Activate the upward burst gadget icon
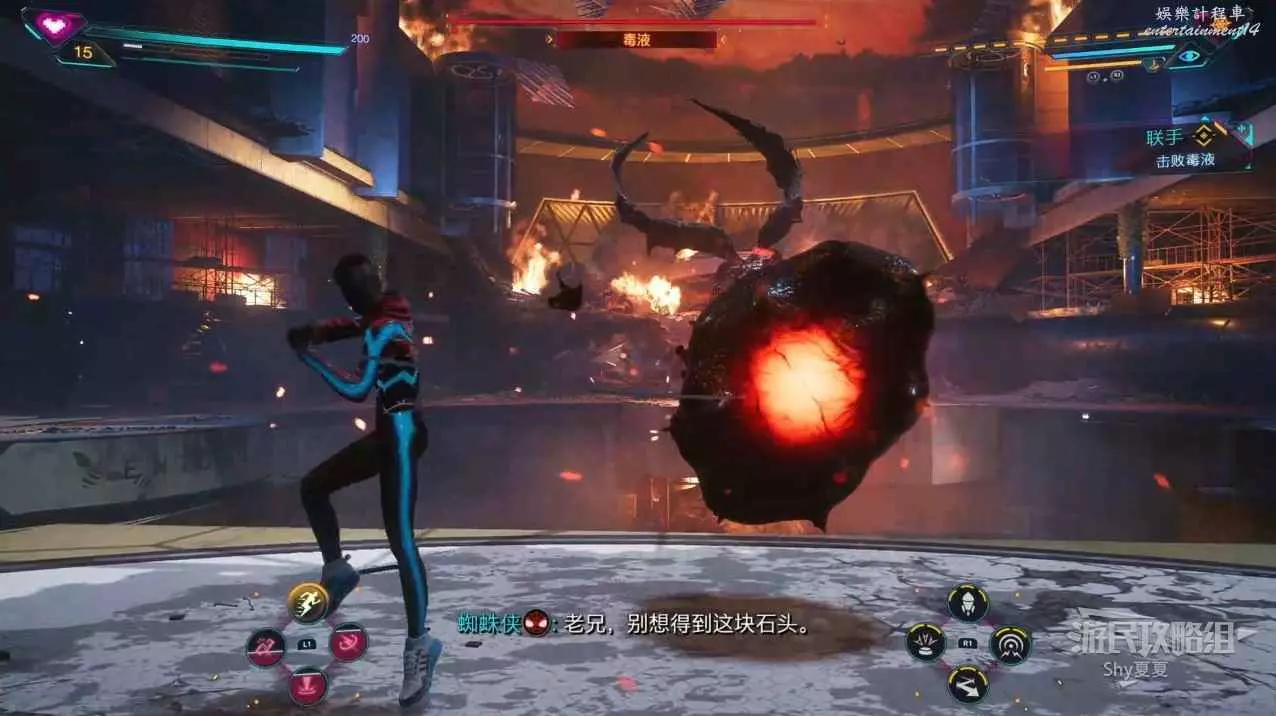The image size is (1276, 716). click(x=926, y=643)
